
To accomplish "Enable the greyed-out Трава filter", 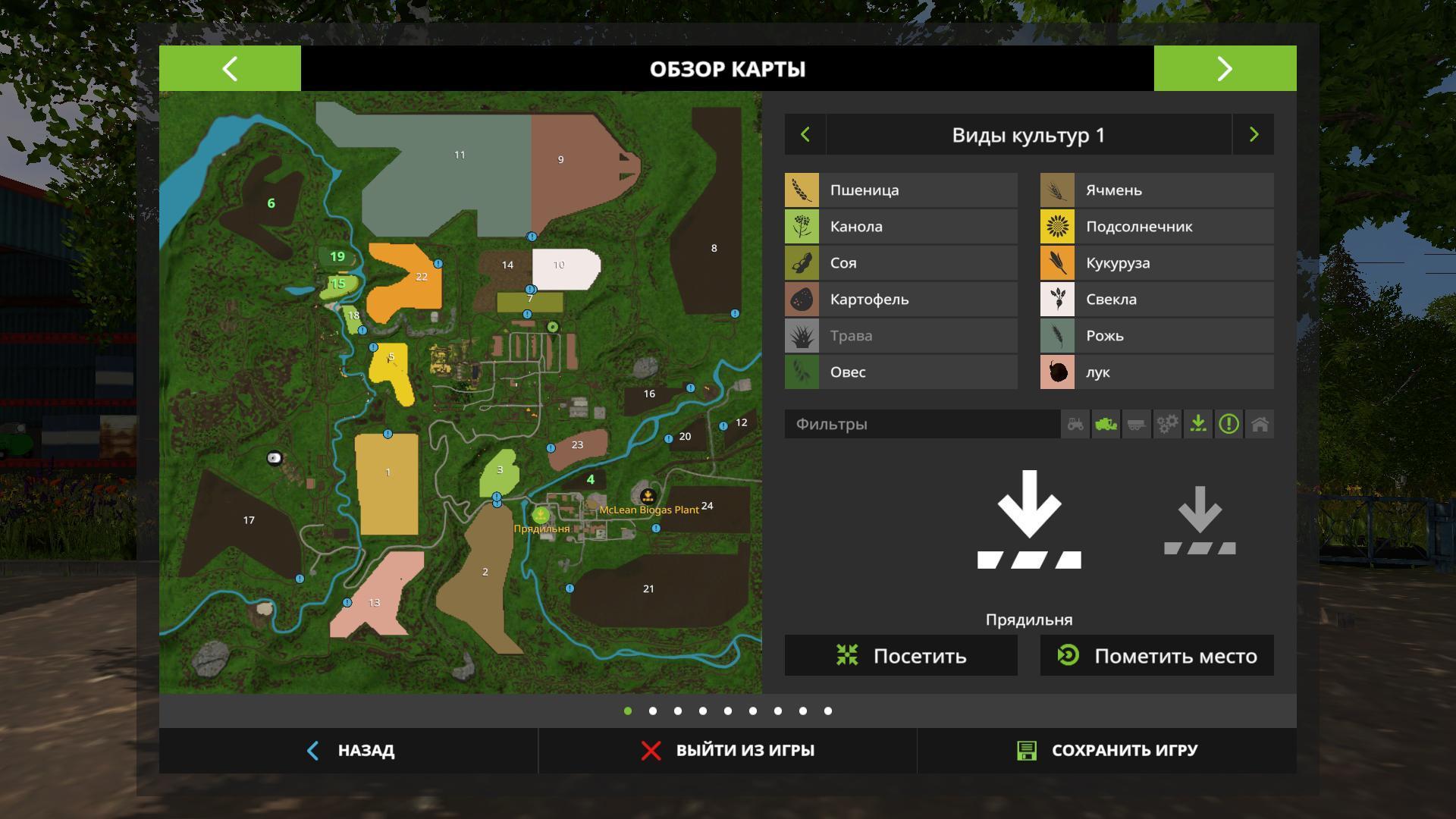I will (x=901, y=336).
